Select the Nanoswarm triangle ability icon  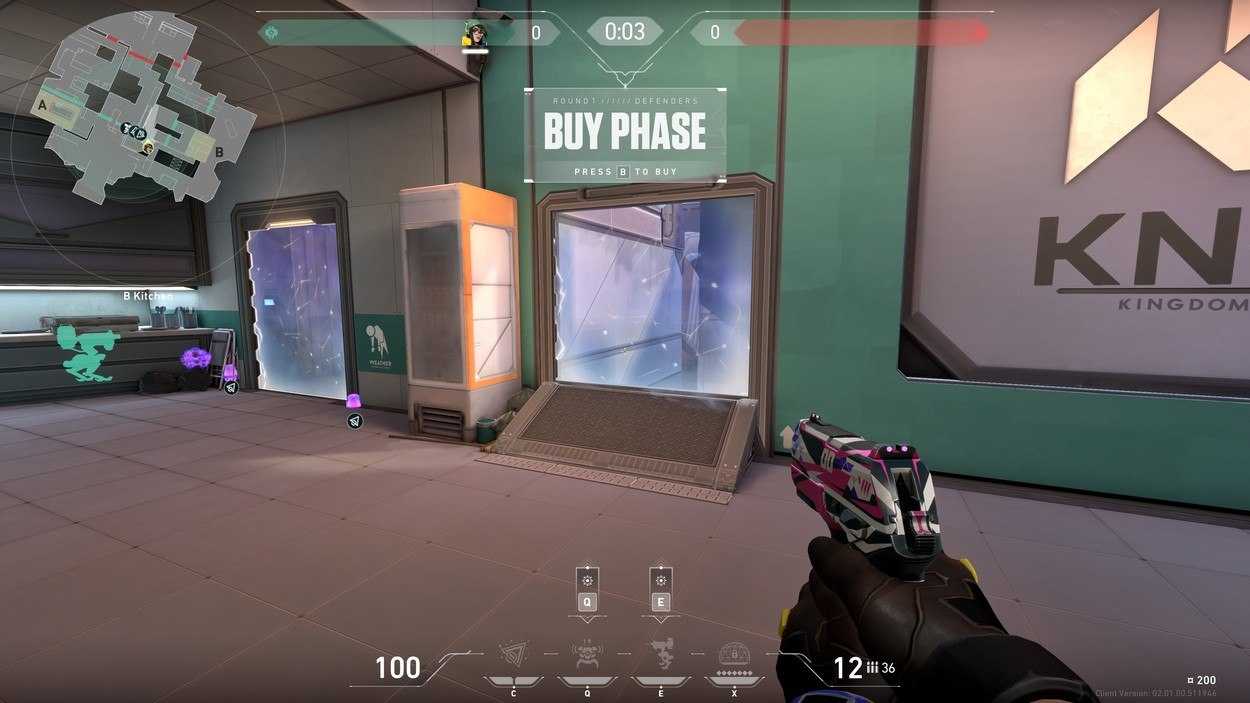pyautogui.click(x=513, y=655)
